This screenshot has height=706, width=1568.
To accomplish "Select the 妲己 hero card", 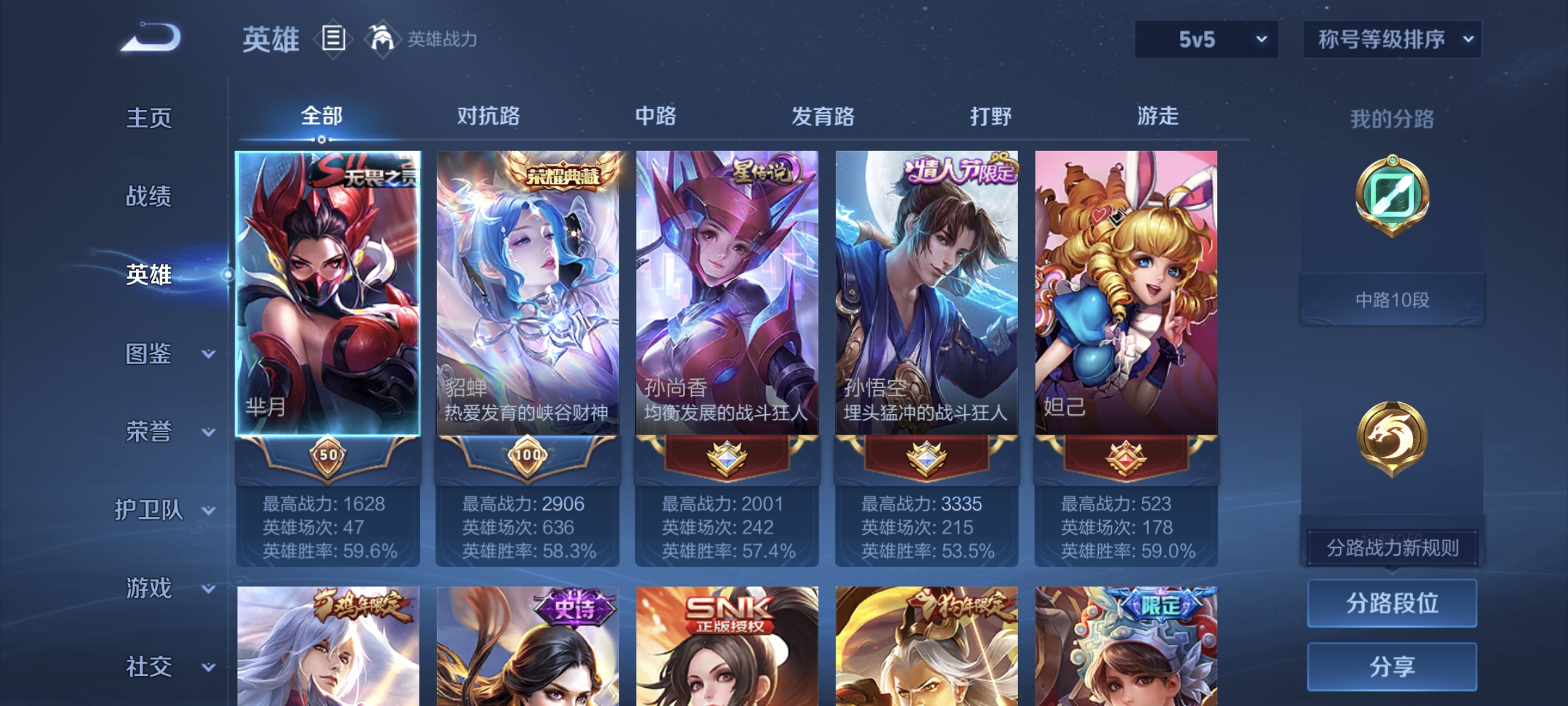I will (x=1126, y=294).
